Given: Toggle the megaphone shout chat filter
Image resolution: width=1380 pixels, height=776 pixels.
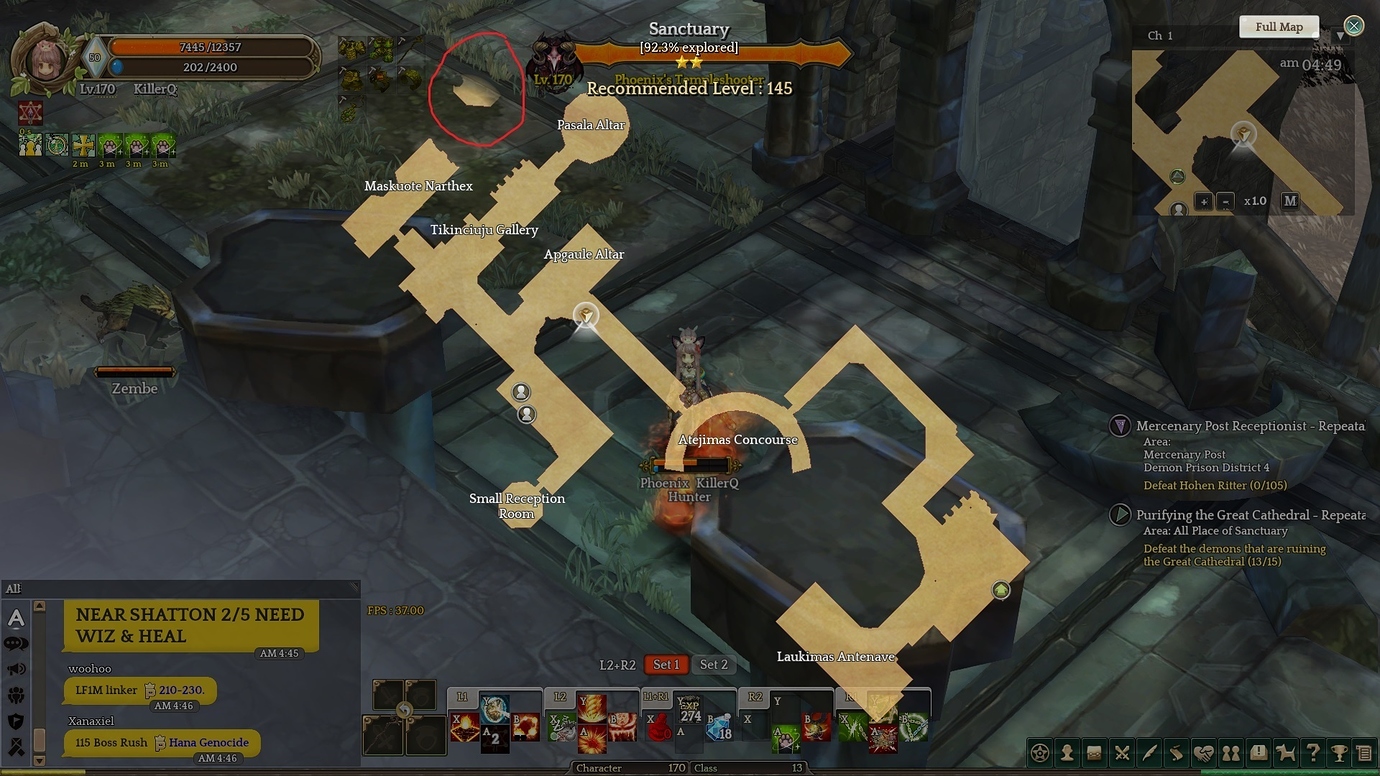Looking at the screenshot, I should pos(15,668).
